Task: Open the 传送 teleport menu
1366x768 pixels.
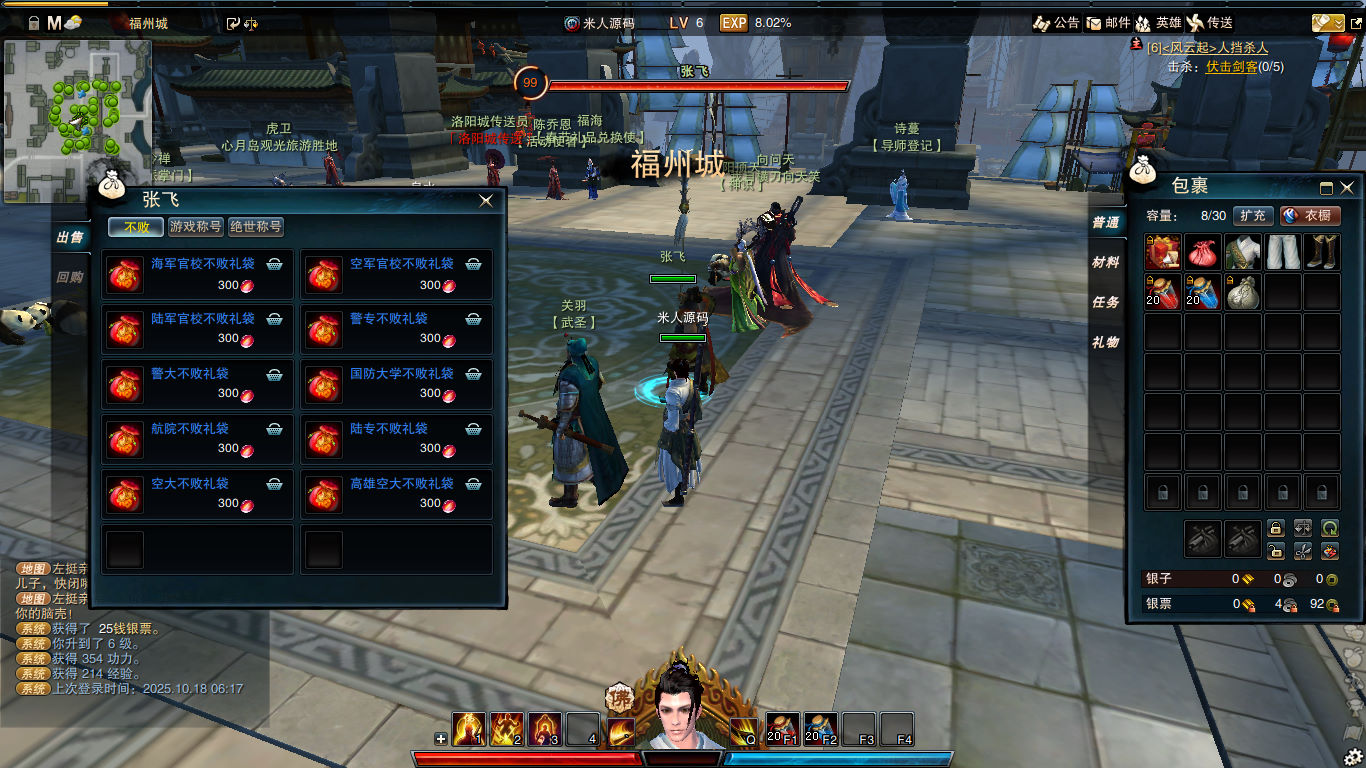Action: click(x=1209, y=23)
